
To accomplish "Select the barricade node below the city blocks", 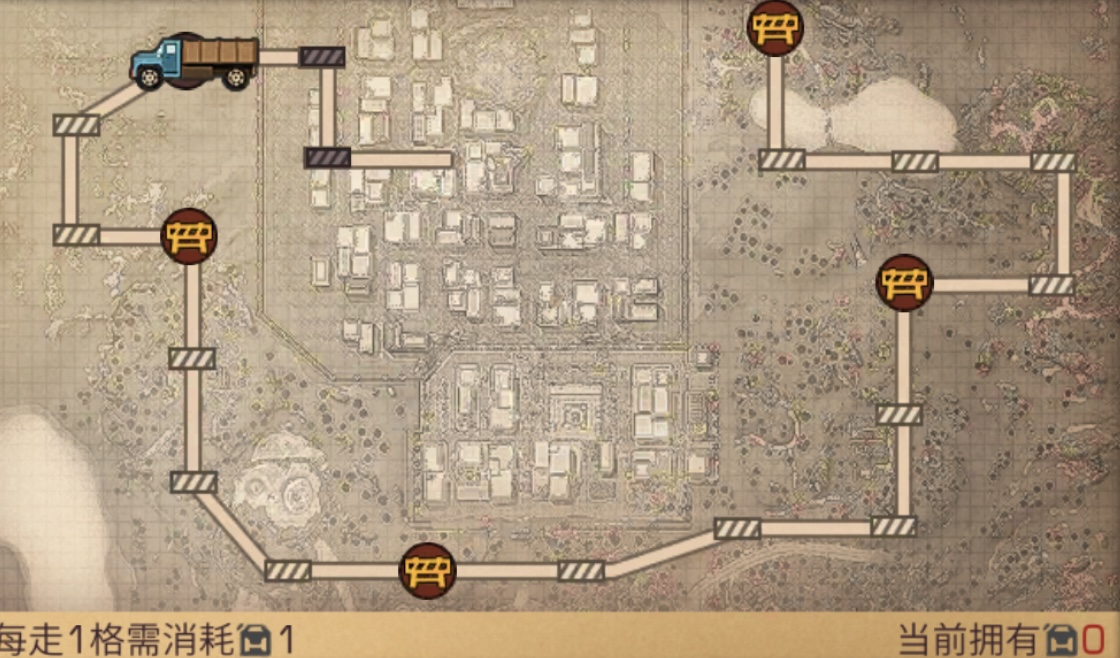I will (x=428, y=571).
